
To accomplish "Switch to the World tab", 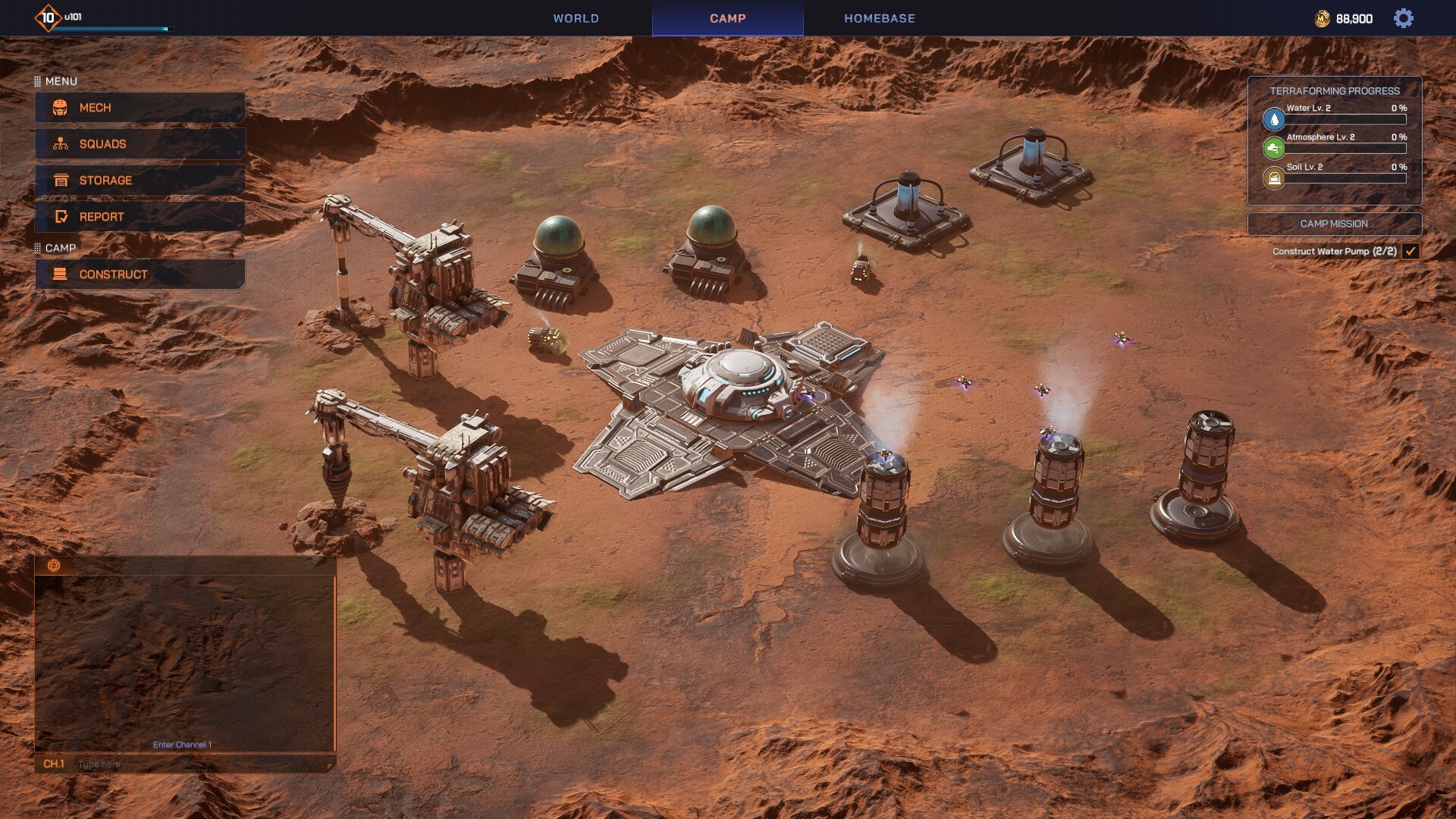I will [576, 18].
